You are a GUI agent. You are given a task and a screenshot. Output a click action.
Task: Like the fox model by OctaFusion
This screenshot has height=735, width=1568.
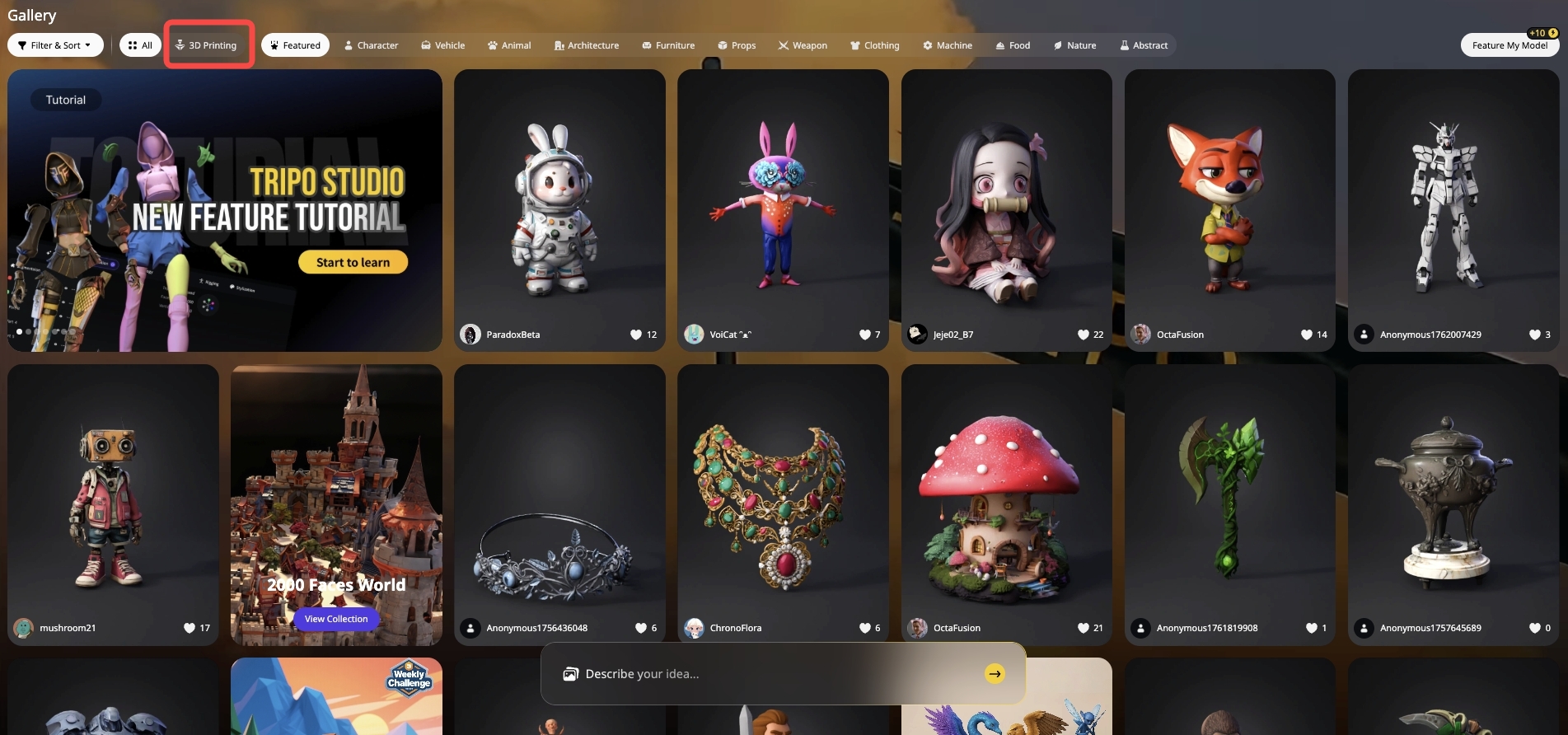(x=1307, y=335)
